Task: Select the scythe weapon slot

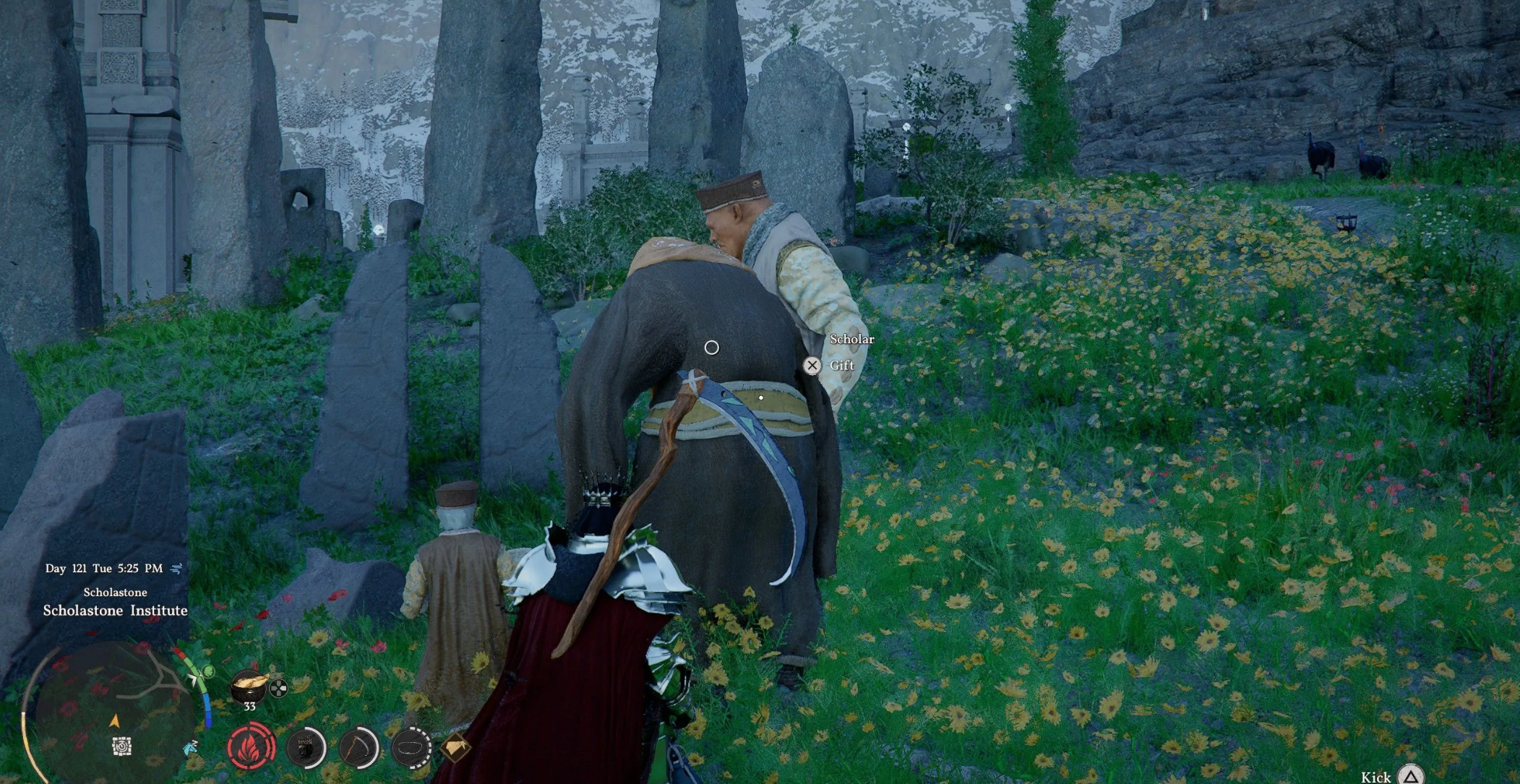Action: click(359, 747)
